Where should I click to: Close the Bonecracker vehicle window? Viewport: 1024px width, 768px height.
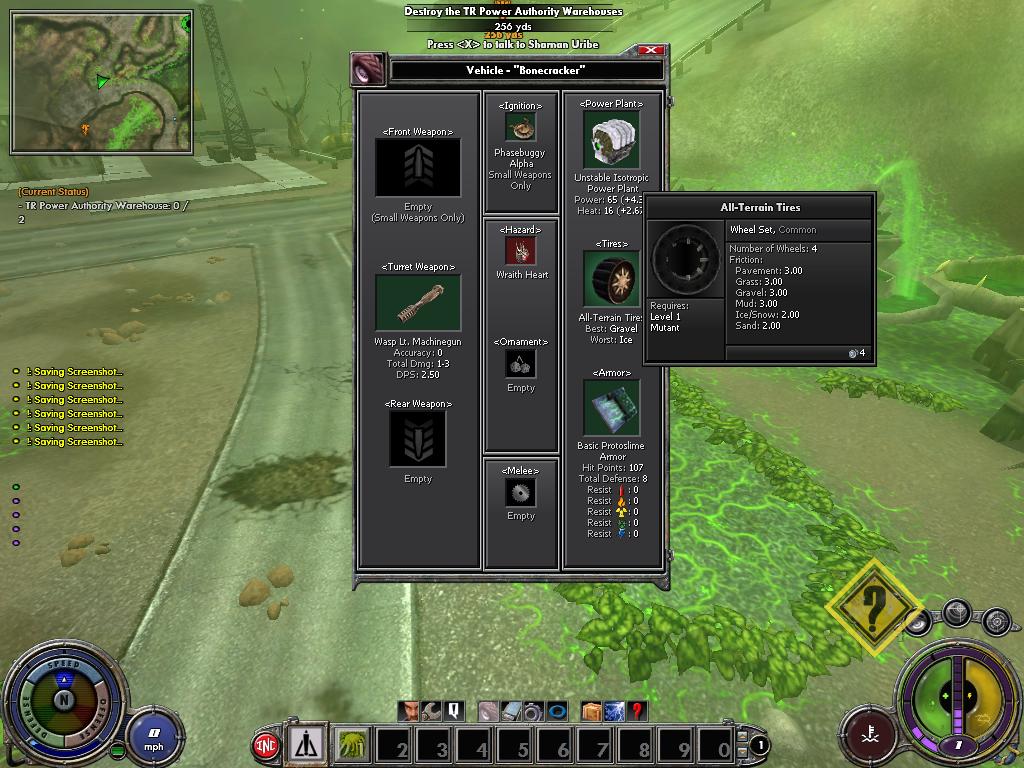651,50
